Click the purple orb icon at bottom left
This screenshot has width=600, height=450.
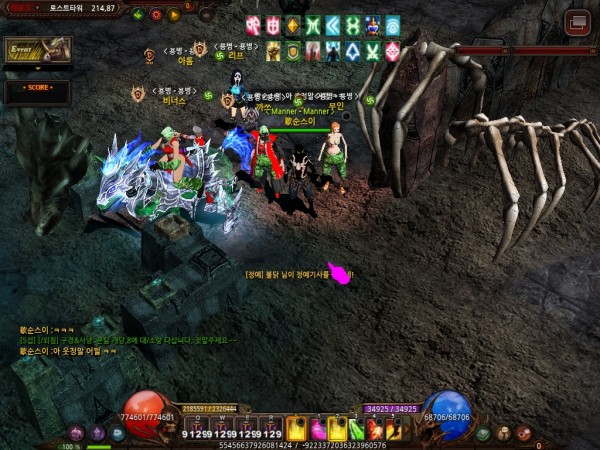97,433
